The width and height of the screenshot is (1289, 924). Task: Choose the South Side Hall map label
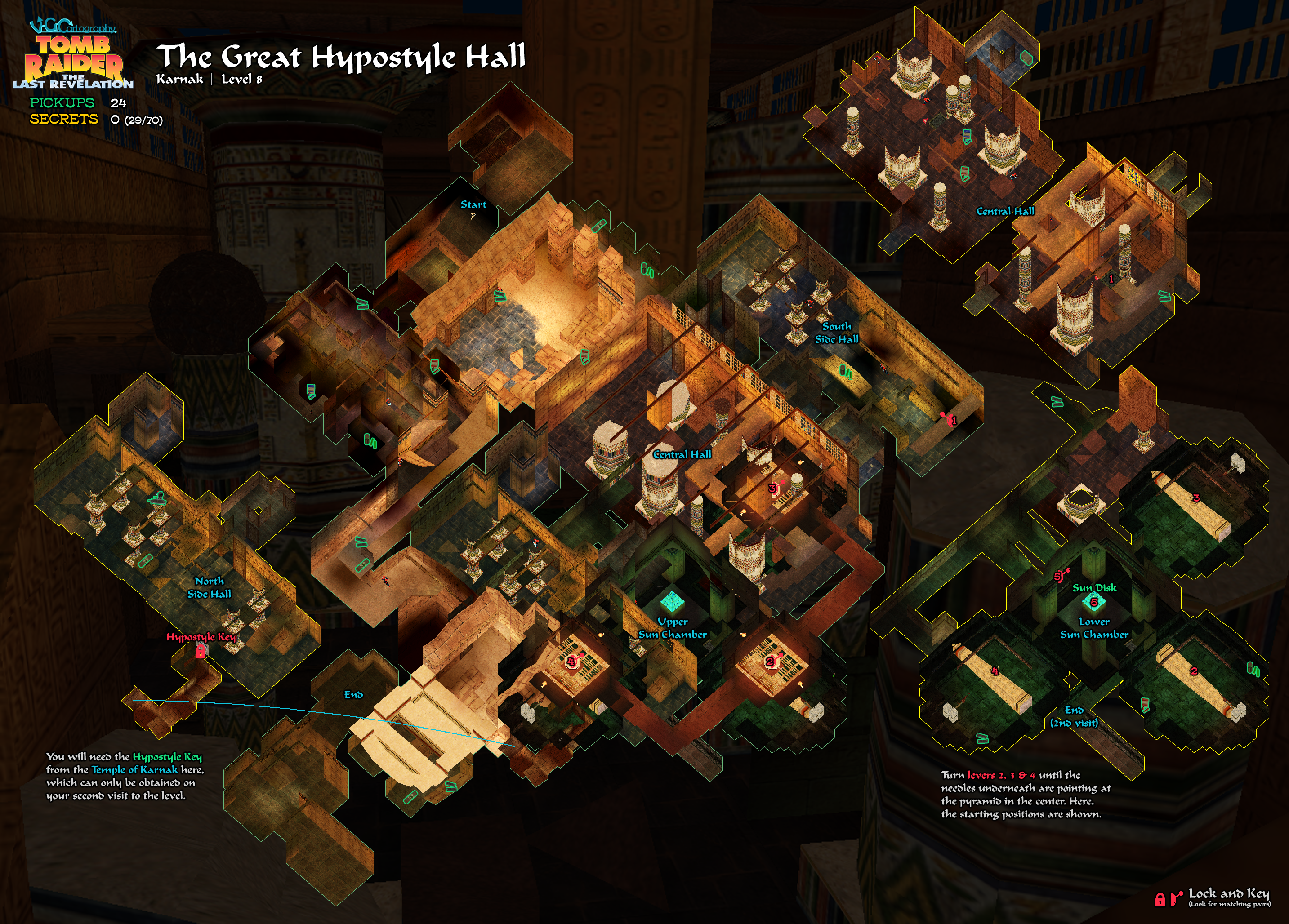pyautogui.click(x=836, y=333)
